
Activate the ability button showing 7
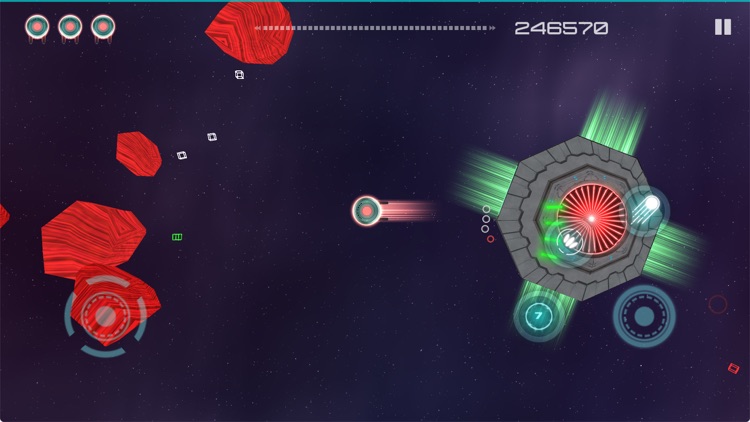(539, 316)
